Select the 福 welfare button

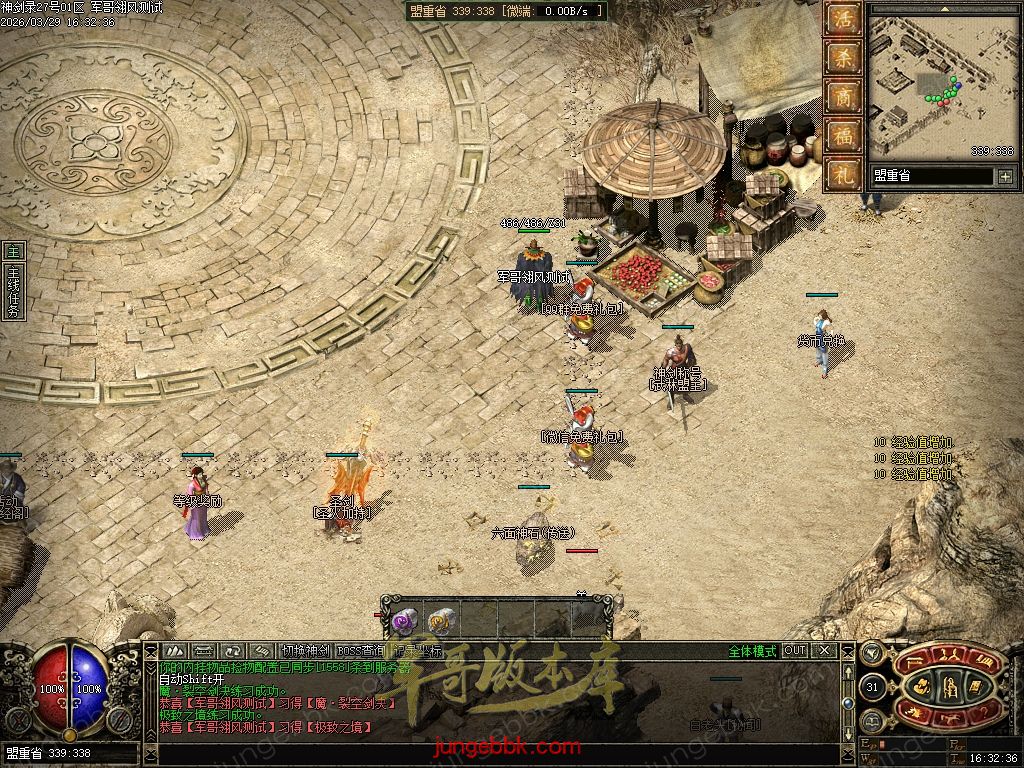coord(845,134)
